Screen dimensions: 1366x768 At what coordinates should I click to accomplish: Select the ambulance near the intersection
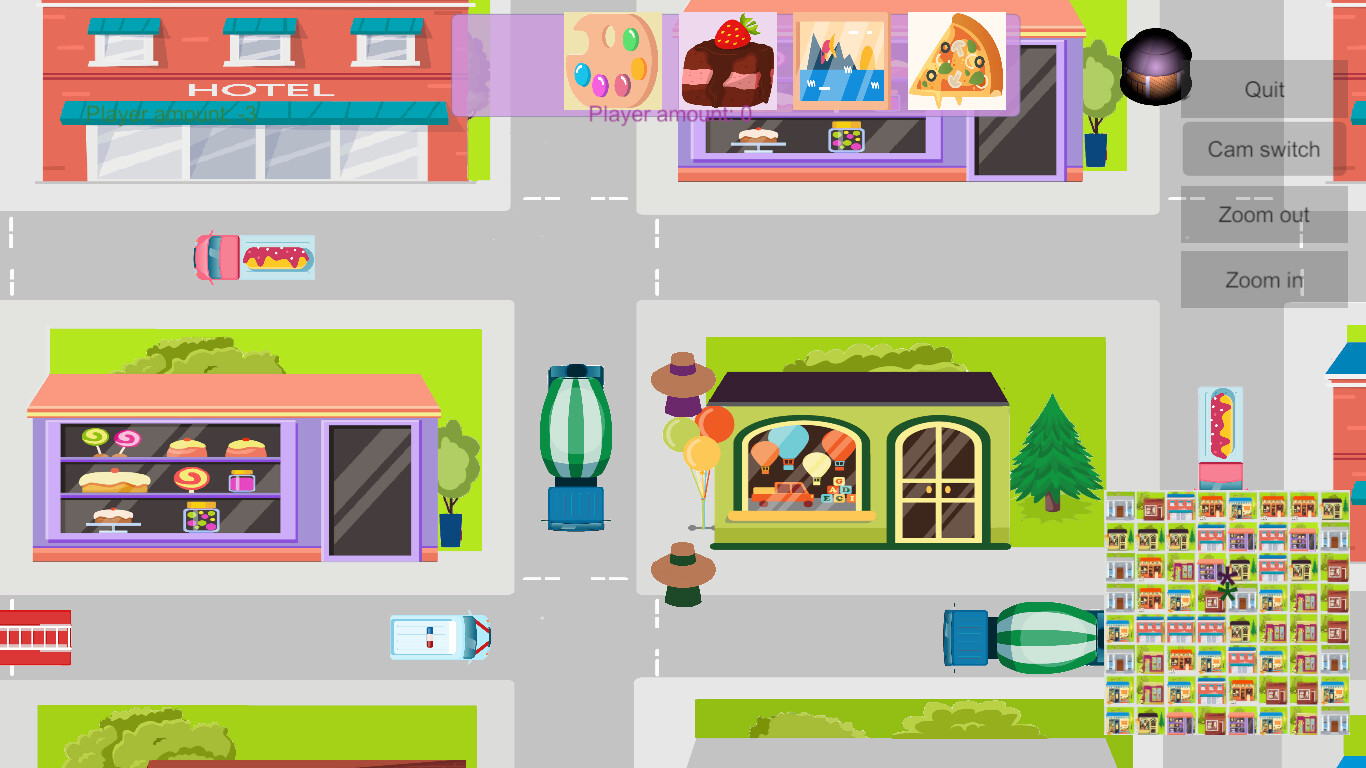click(x=438, y=636)
